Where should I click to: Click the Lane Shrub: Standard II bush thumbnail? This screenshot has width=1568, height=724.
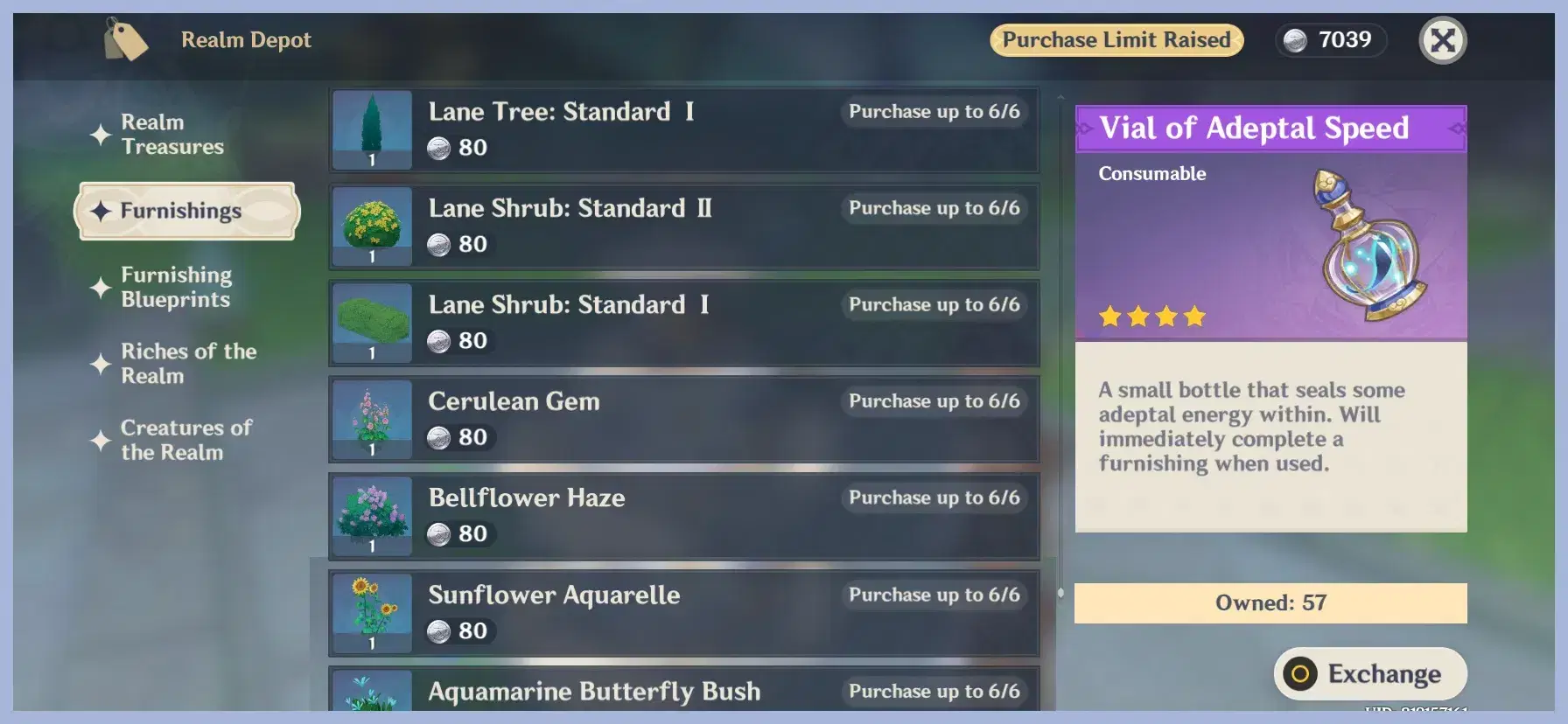coord(371,226)
